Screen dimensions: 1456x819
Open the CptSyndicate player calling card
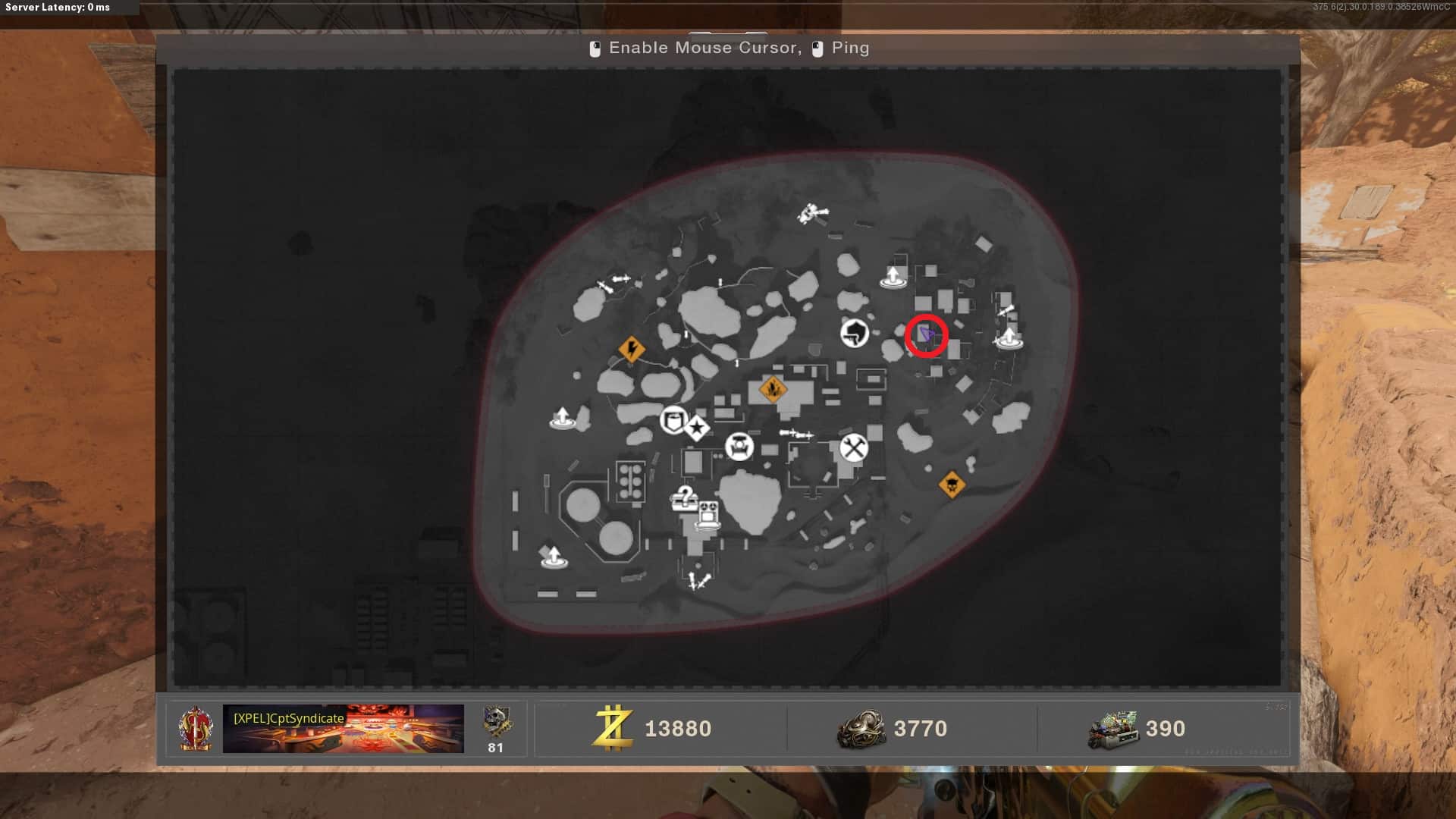click(343, 728)
